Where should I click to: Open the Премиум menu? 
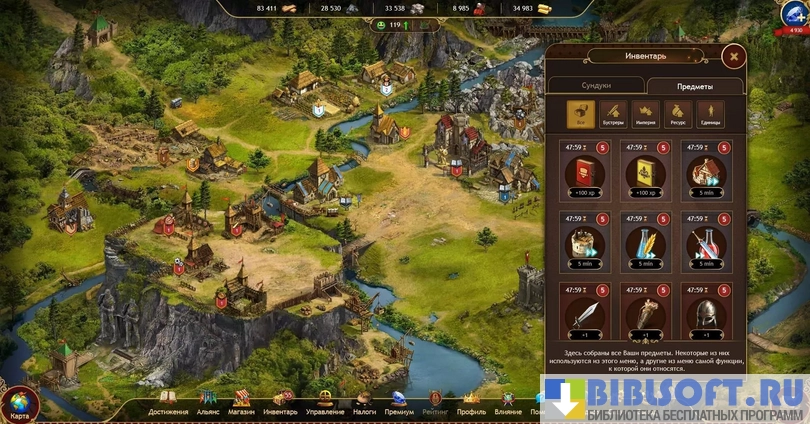(399, 402)
